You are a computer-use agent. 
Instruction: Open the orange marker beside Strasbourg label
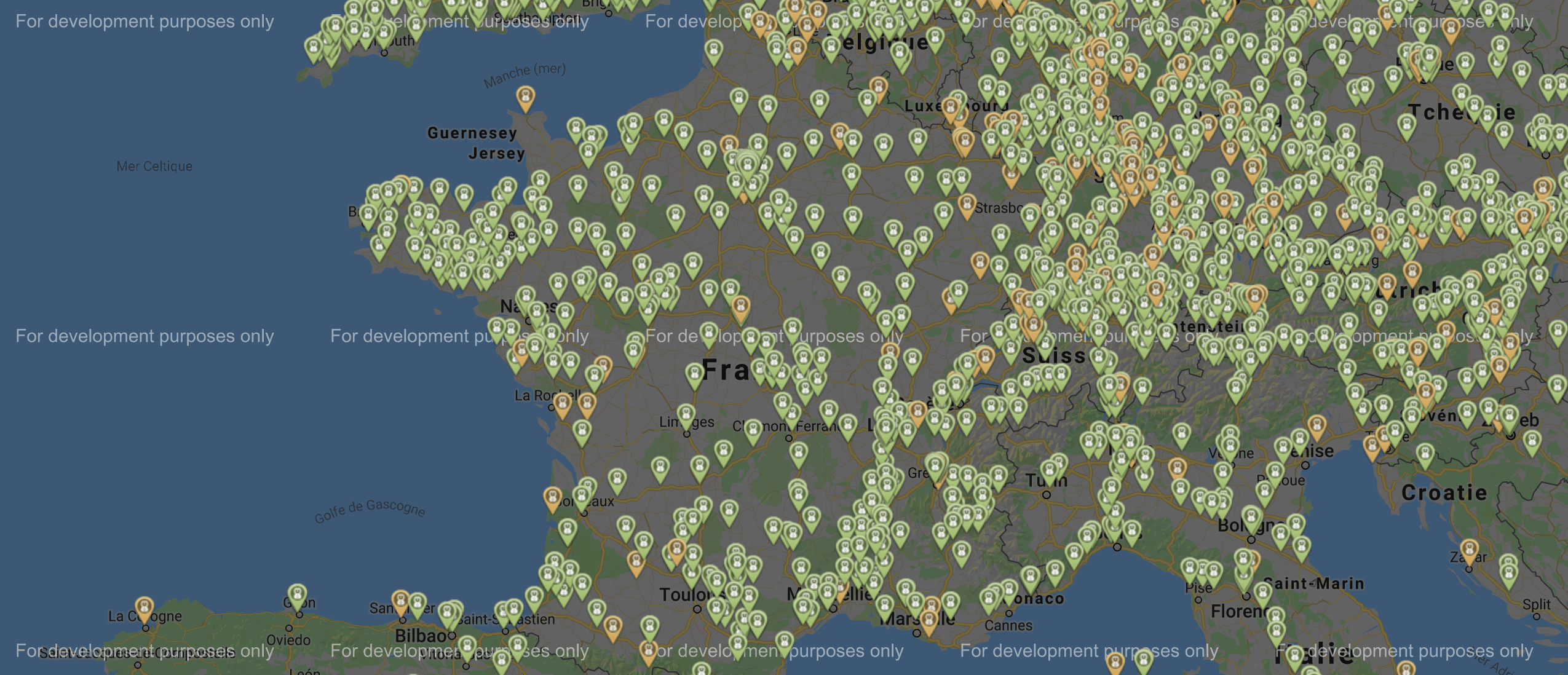pos(967,205)
